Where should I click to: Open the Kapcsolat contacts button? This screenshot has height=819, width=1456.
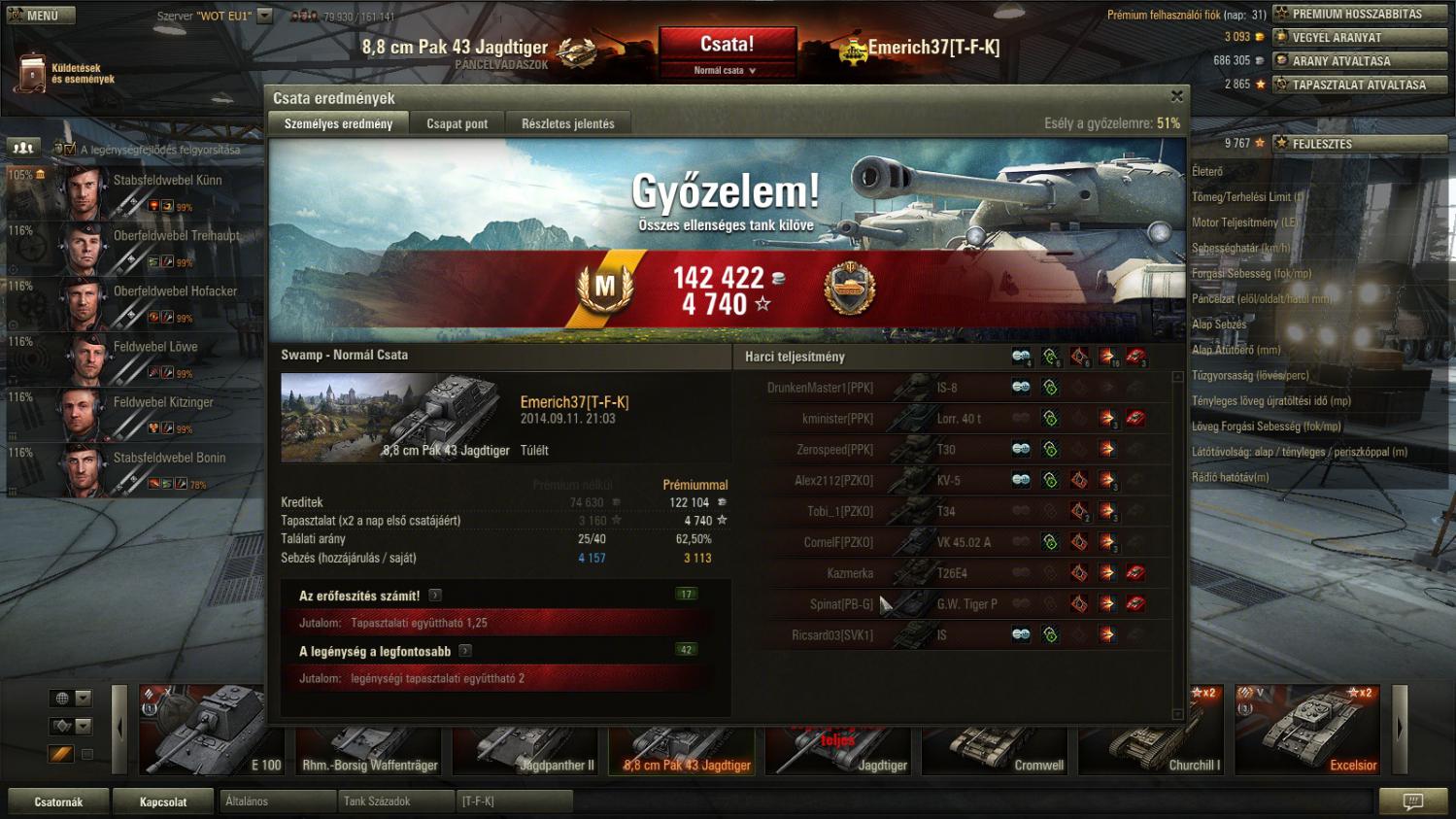pos(163,802)
